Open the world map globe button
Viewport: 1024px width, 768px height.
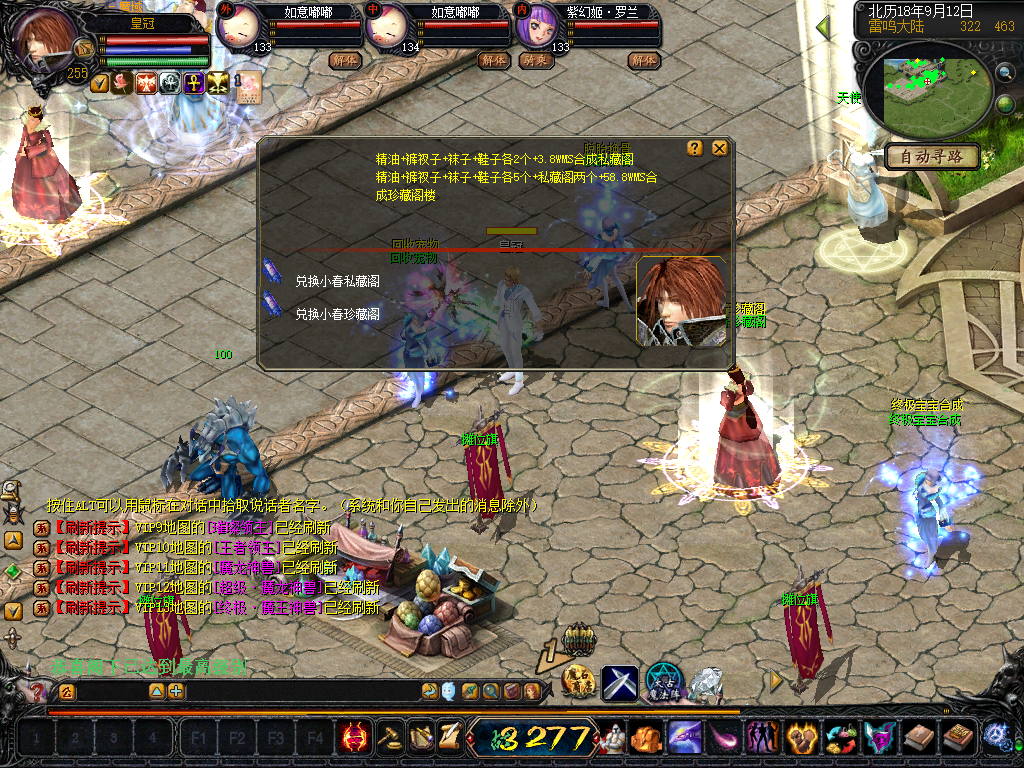1005,104
